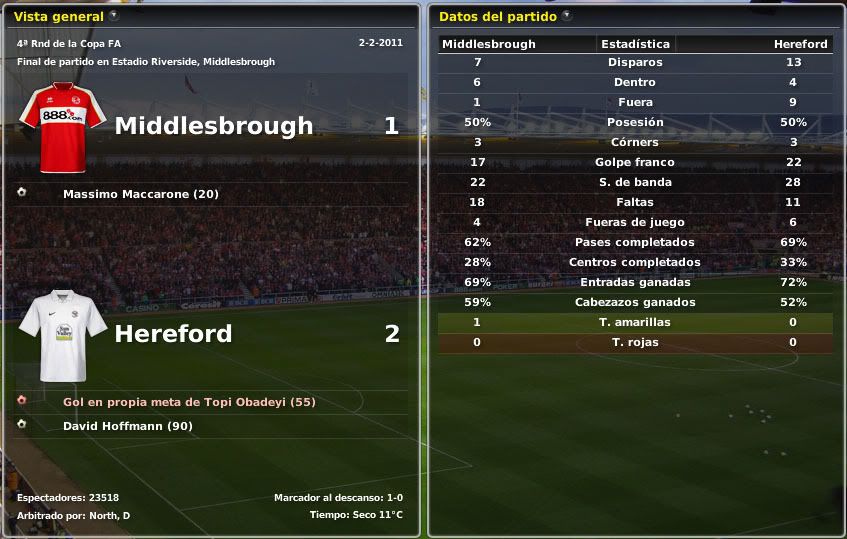Open the Datos del partido panel dropdown
Image resolution: width=847 pixels, height=539 pixels.
[x=567, y=16]
